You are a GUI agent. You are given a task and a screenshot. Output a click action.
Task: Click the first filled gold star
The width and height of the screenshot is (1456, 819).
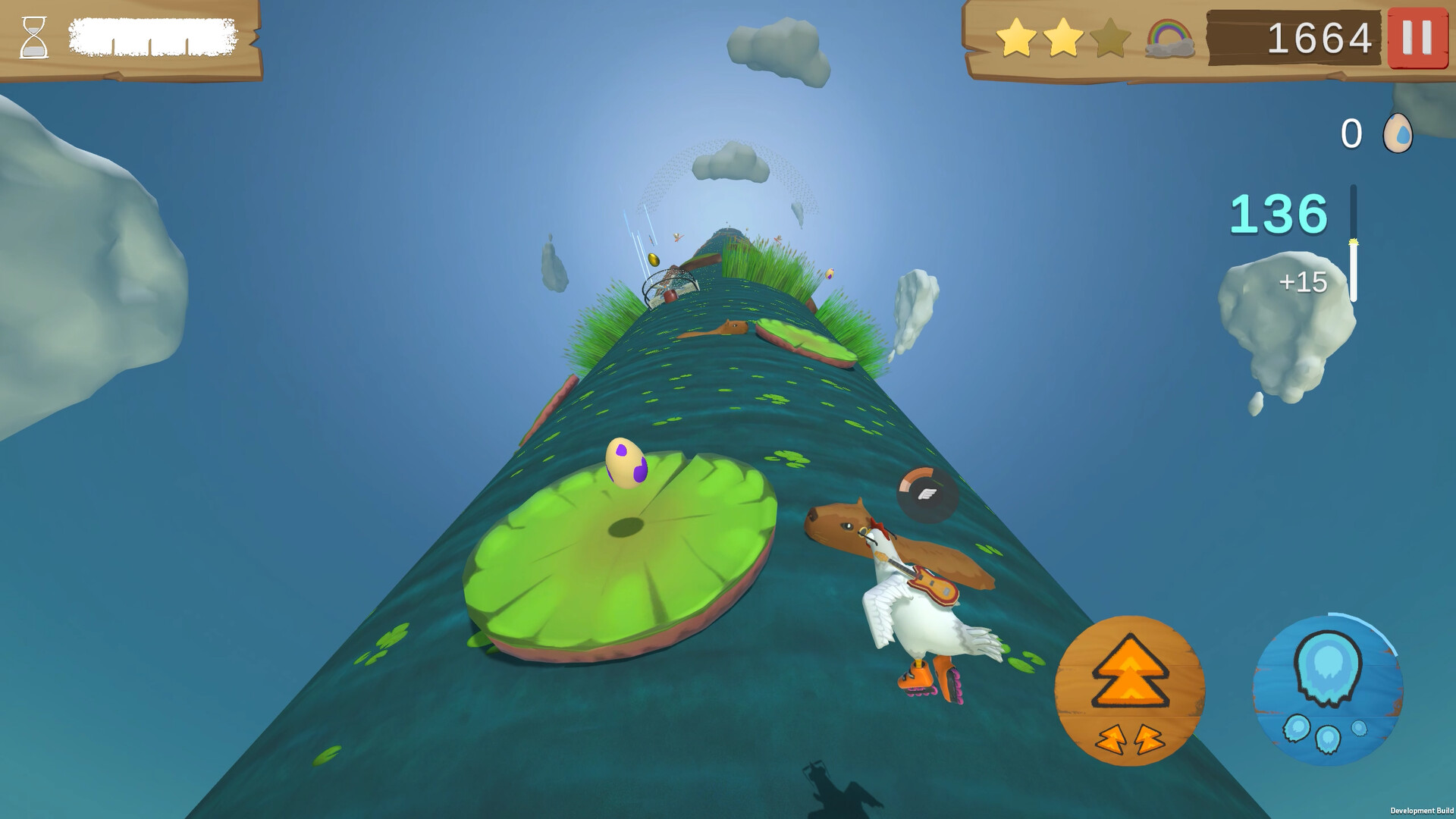coord(1016,36)
